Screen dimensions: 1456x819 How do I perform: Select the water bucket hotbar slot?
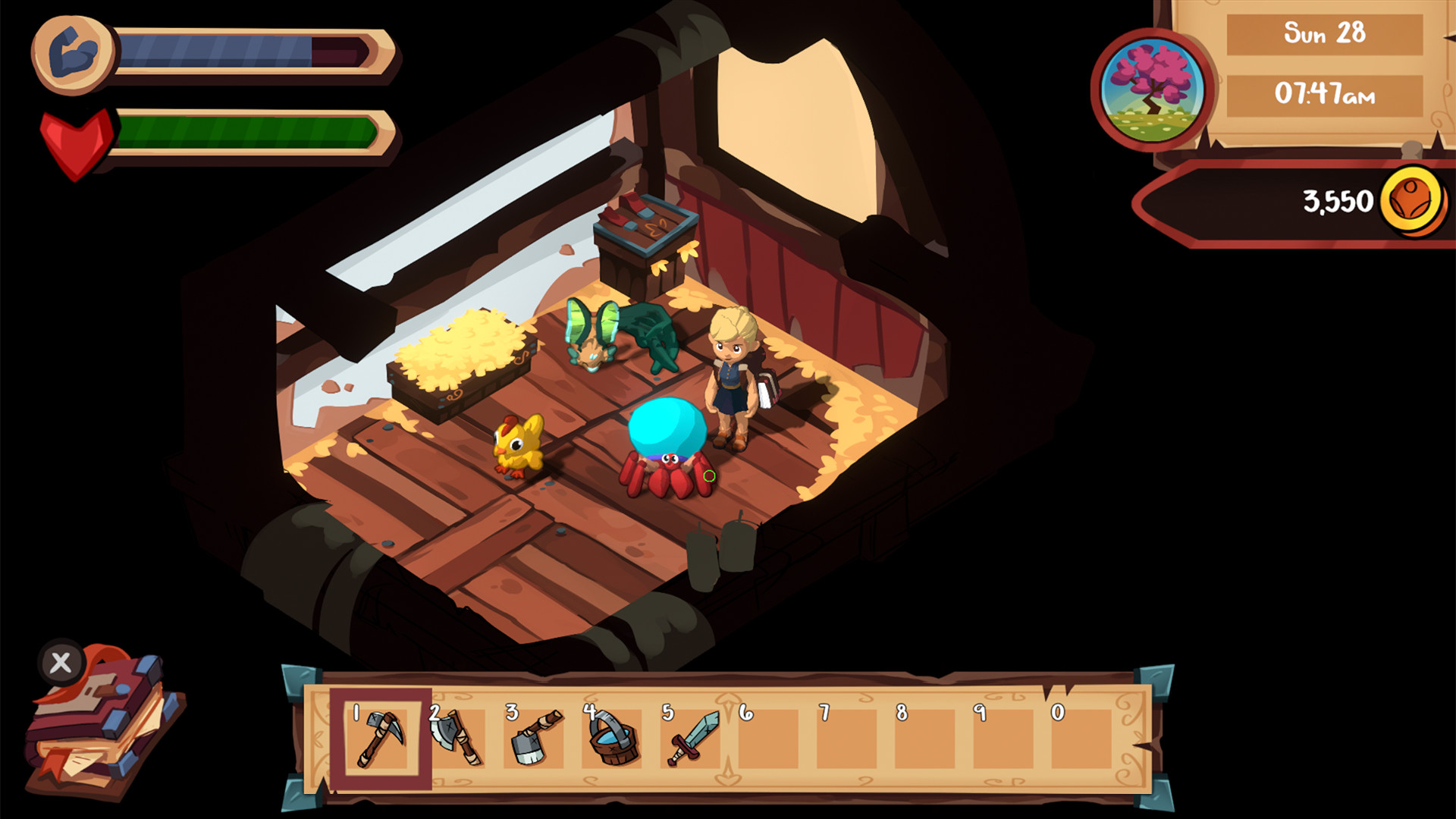pos(613,738)
